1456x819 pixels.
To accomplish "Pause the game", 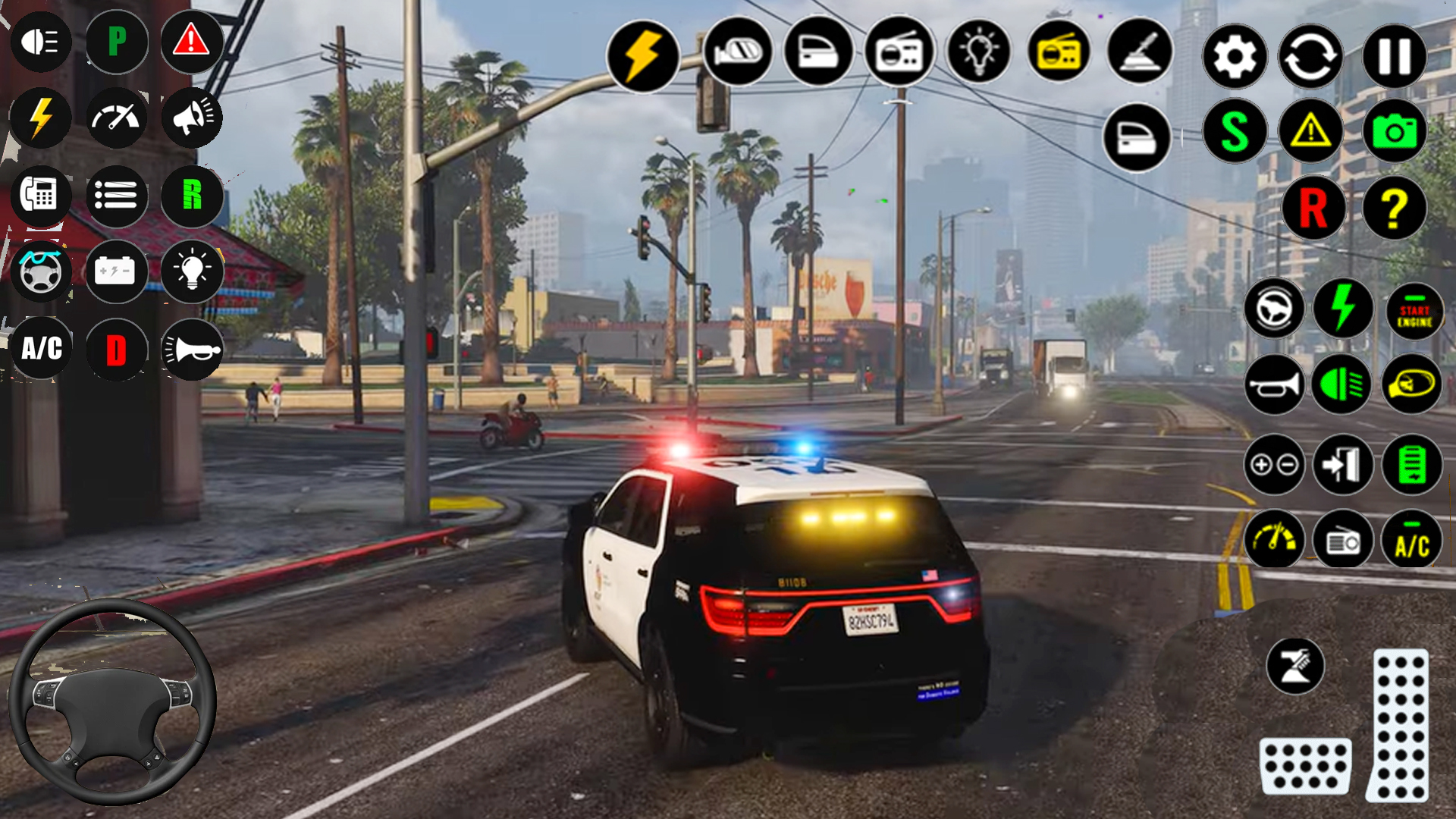I will click(x=1394, y=55).
